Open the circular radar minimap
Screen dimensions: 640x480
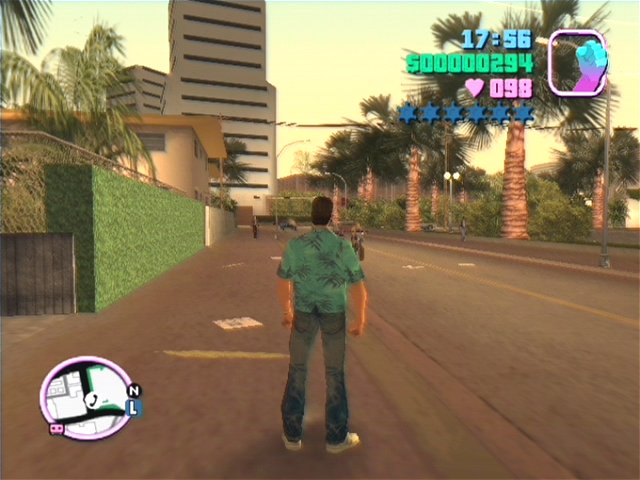[87, 396]
